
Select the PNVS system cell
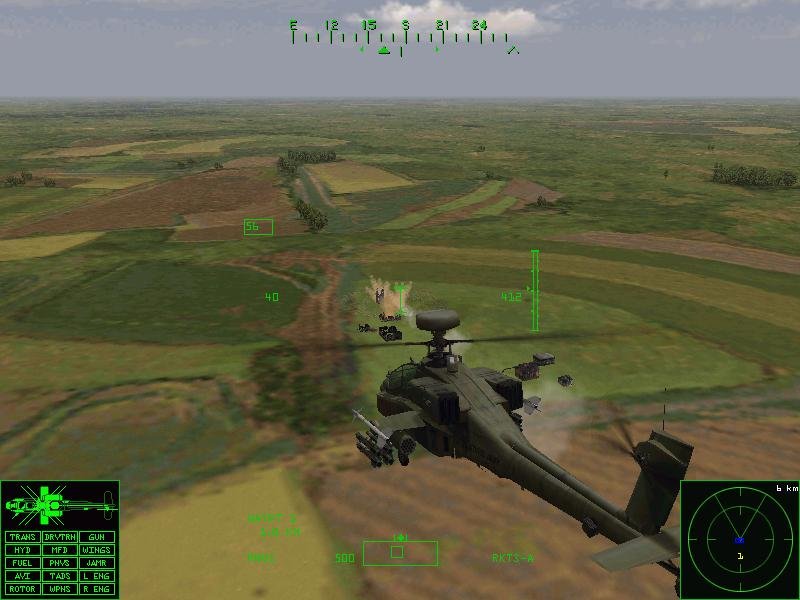pos(59,563)
